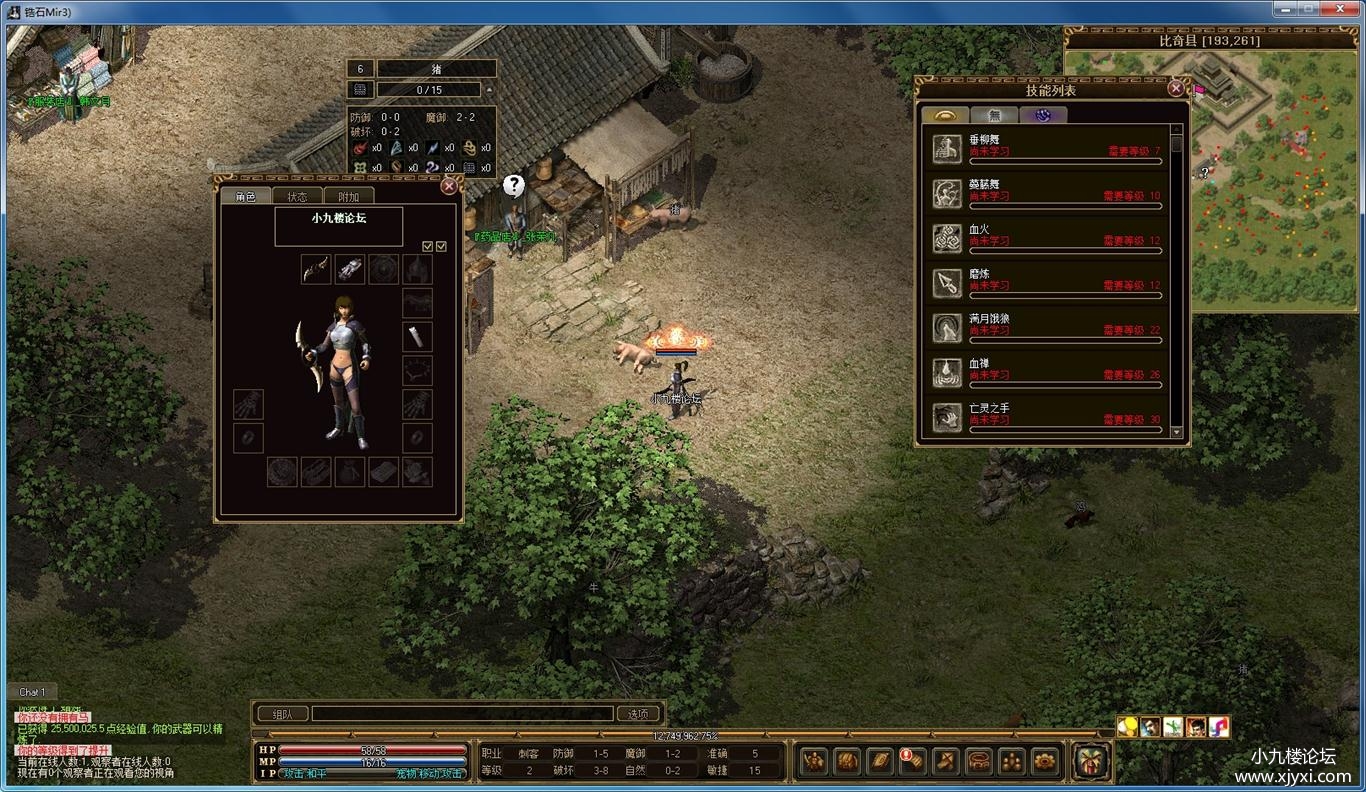Viewport: 1366px width, 792px height.
Task: Switch to the 状态 status tab
Action: tap(297, 197)
